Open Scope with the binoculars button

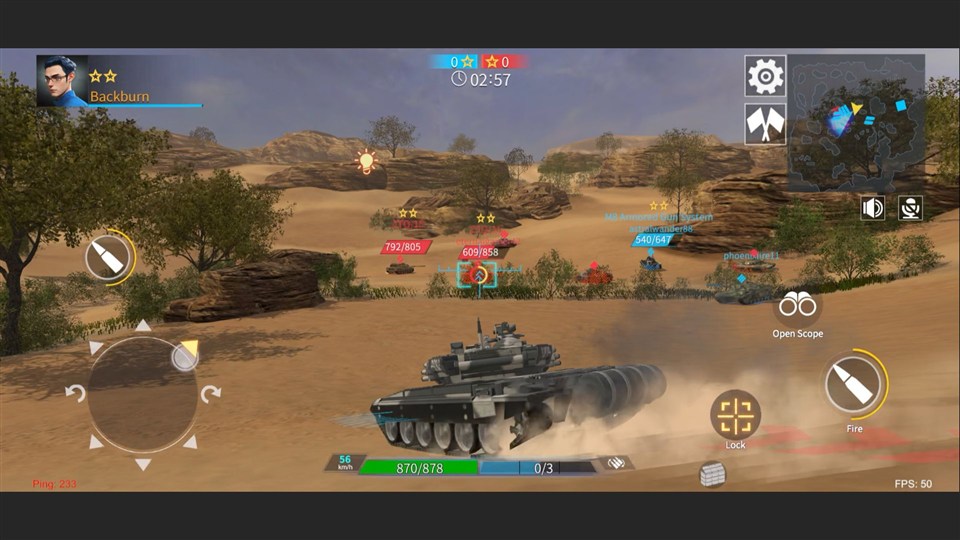pos(797,305)
